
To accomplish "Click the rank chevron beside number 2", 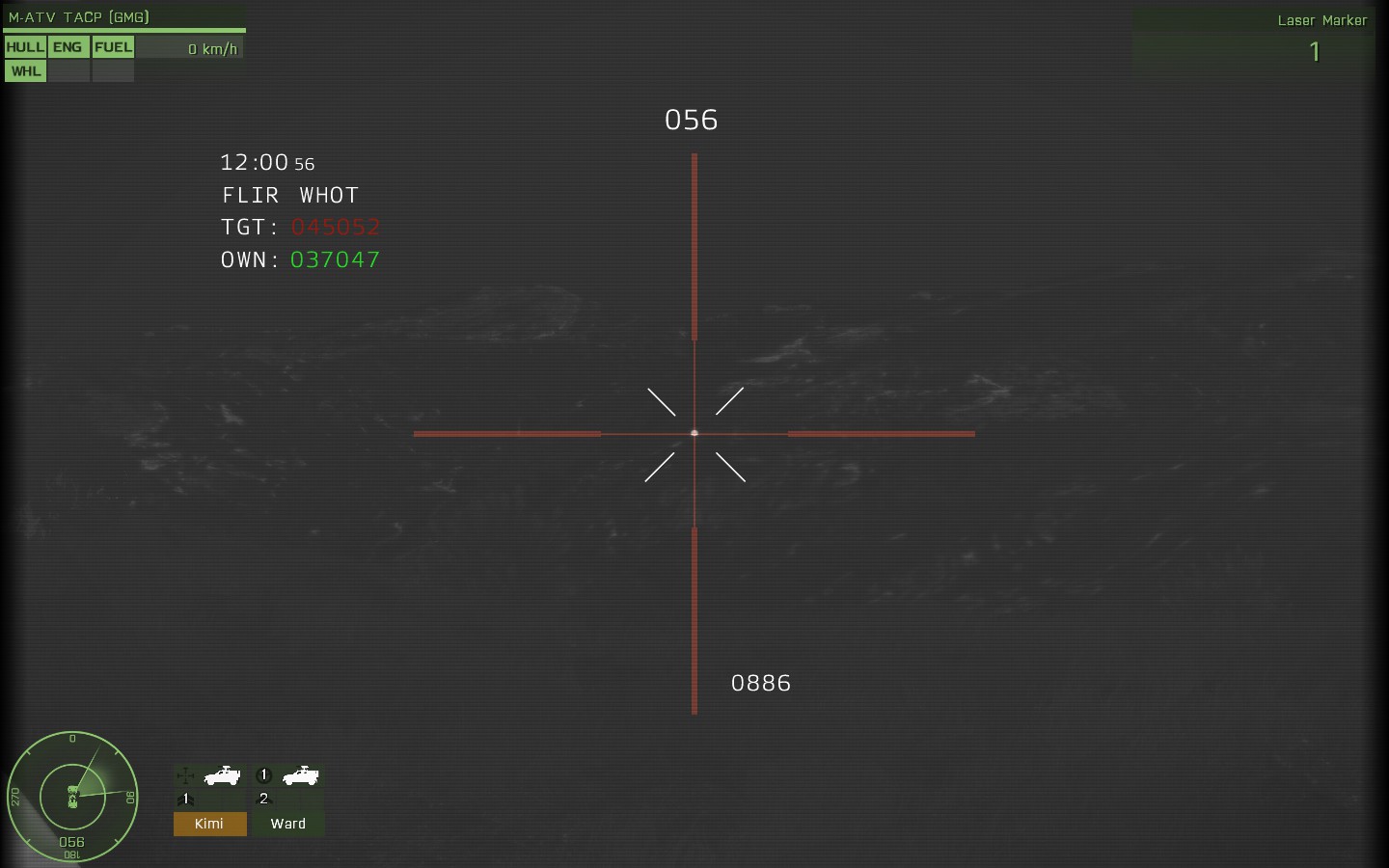I will [x=263, y=799].
